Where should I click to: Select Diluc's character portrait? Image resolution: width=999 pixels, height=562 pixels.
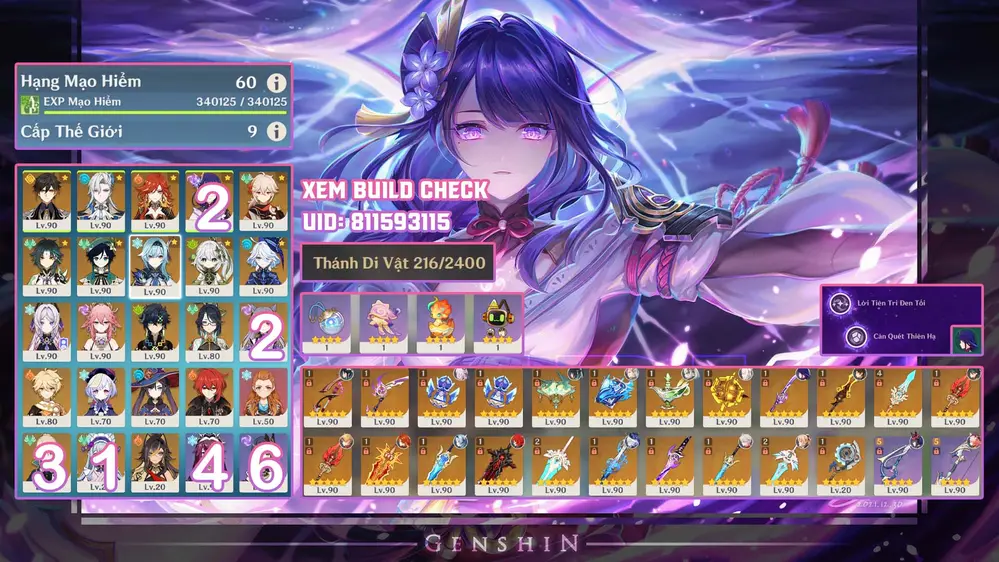[x=209, y=397]
